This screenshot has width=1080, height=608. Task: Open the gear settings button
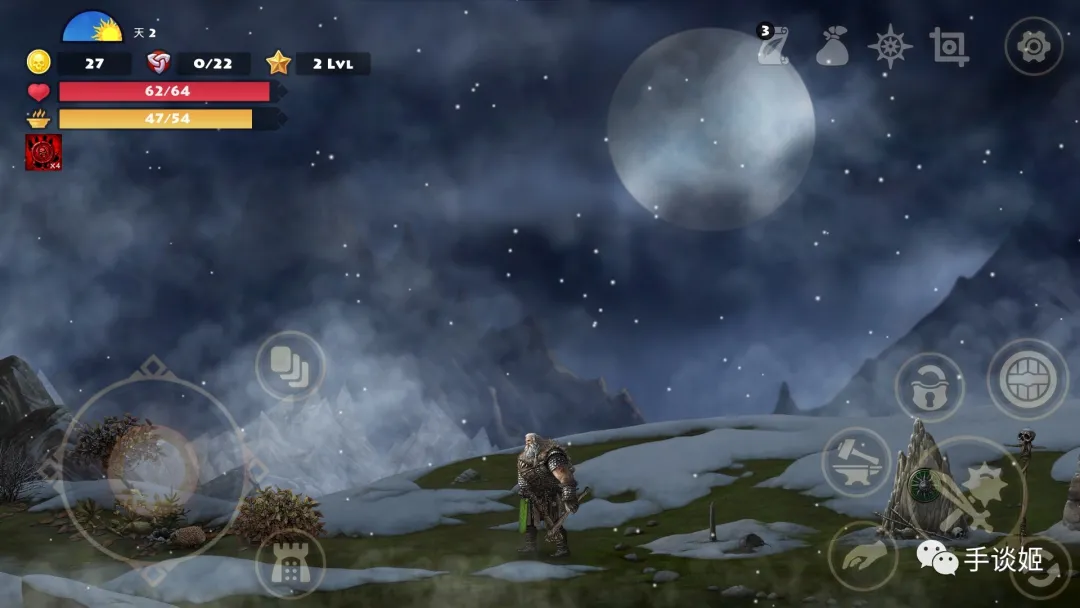click(x=1033, y=46)
